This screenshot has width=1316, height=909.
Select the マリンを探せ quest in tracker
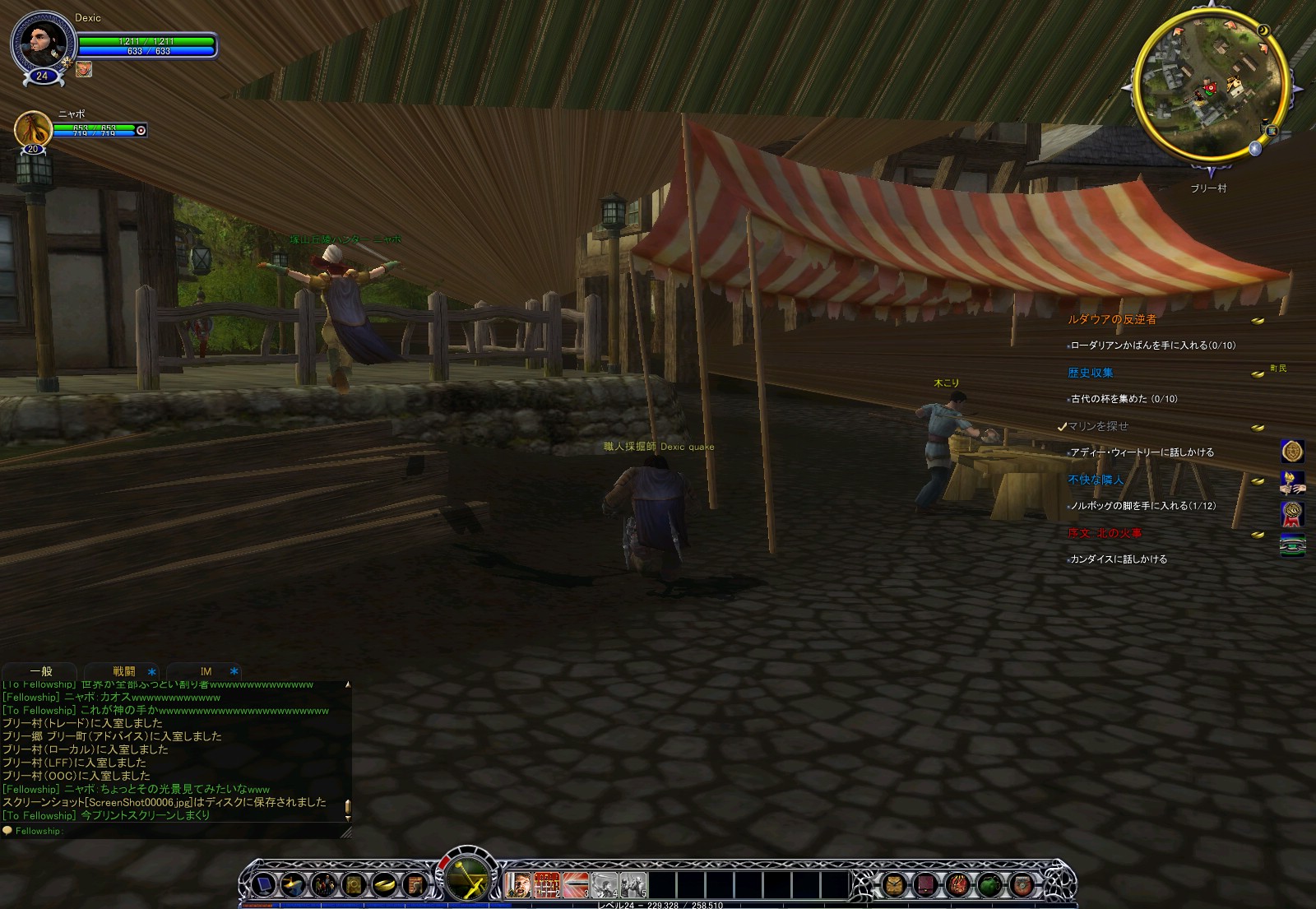coord(1098,426)
